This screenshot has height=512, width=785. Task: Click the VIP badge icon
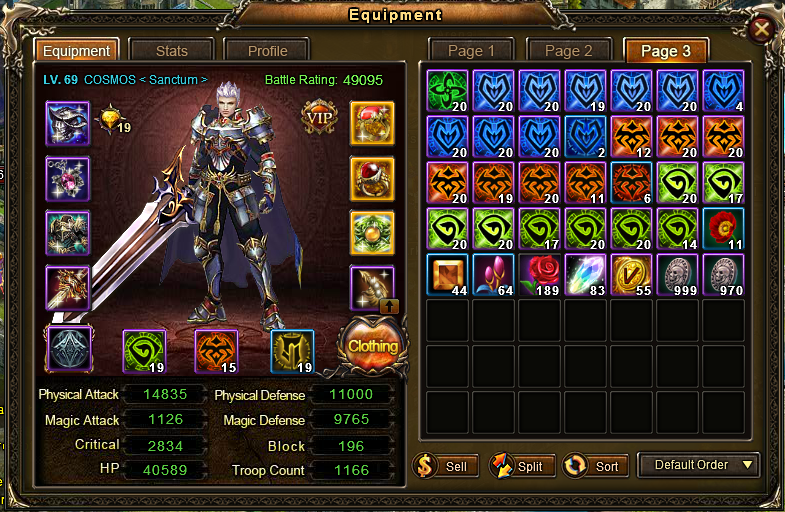[x=320, y=118]
